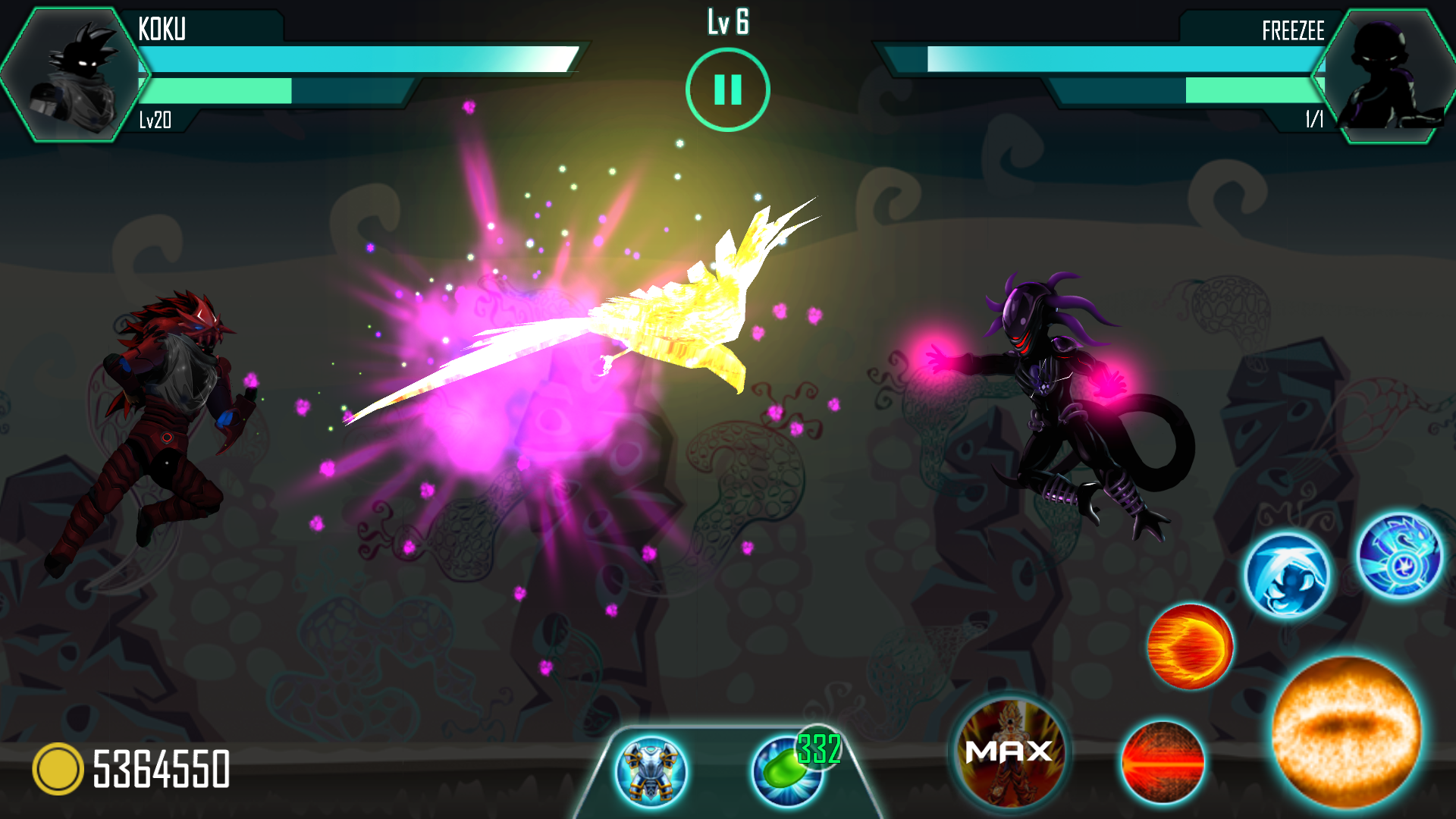Viewport: 1456px width, 819px height.
Task: Hit the large orange energy attack button
Action: coord(1346,731)
